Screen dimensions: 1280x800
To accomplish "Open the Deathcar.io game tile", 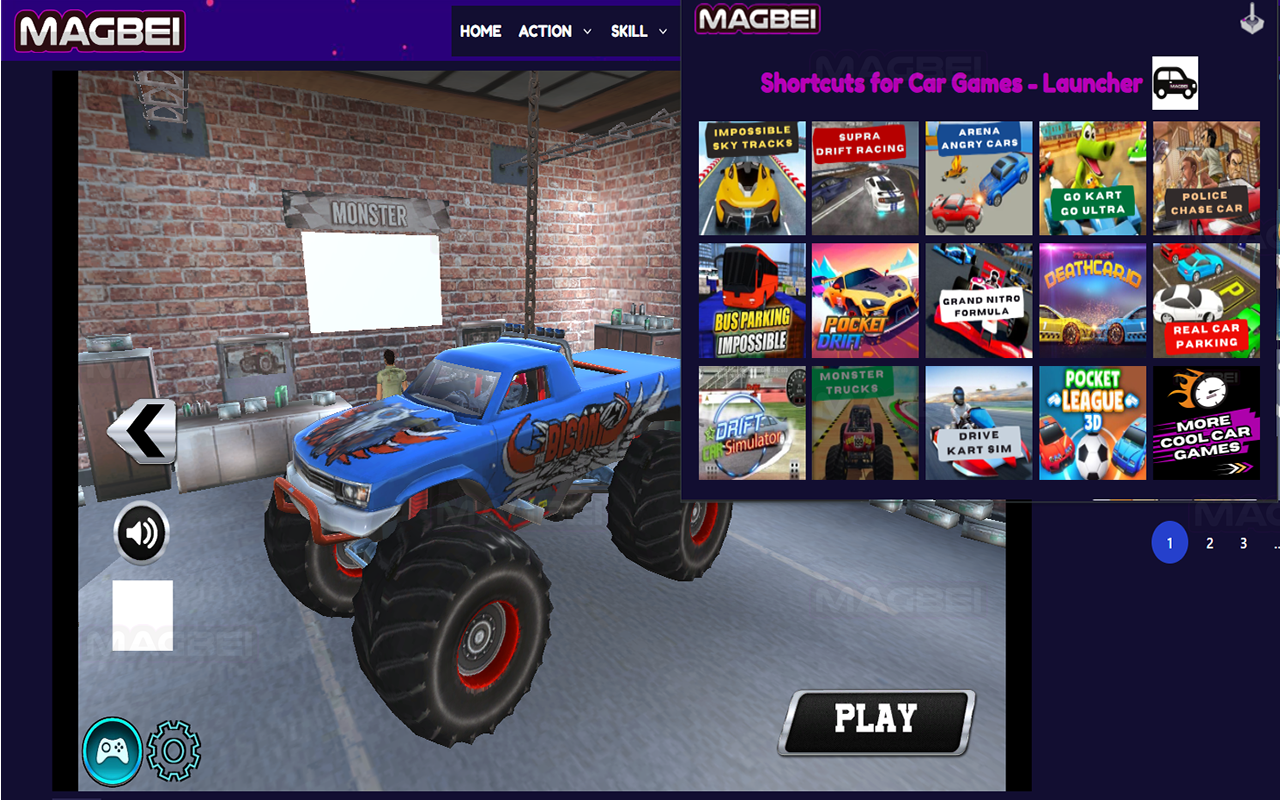I will [x=1092, y=299].
